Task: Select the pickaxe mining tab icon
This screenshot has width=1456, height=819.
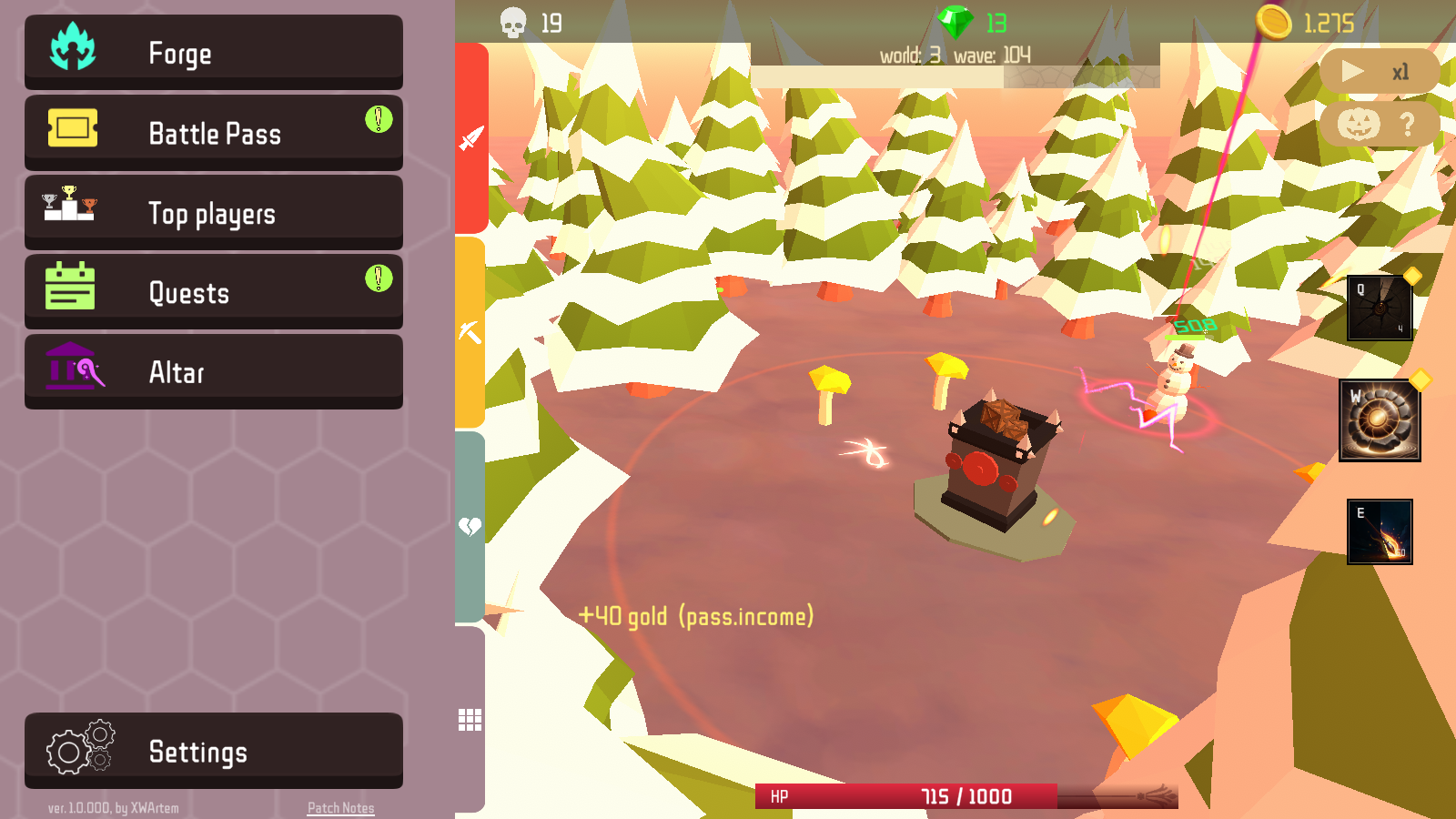Action: pyautogui.click(x=470, y=329)
